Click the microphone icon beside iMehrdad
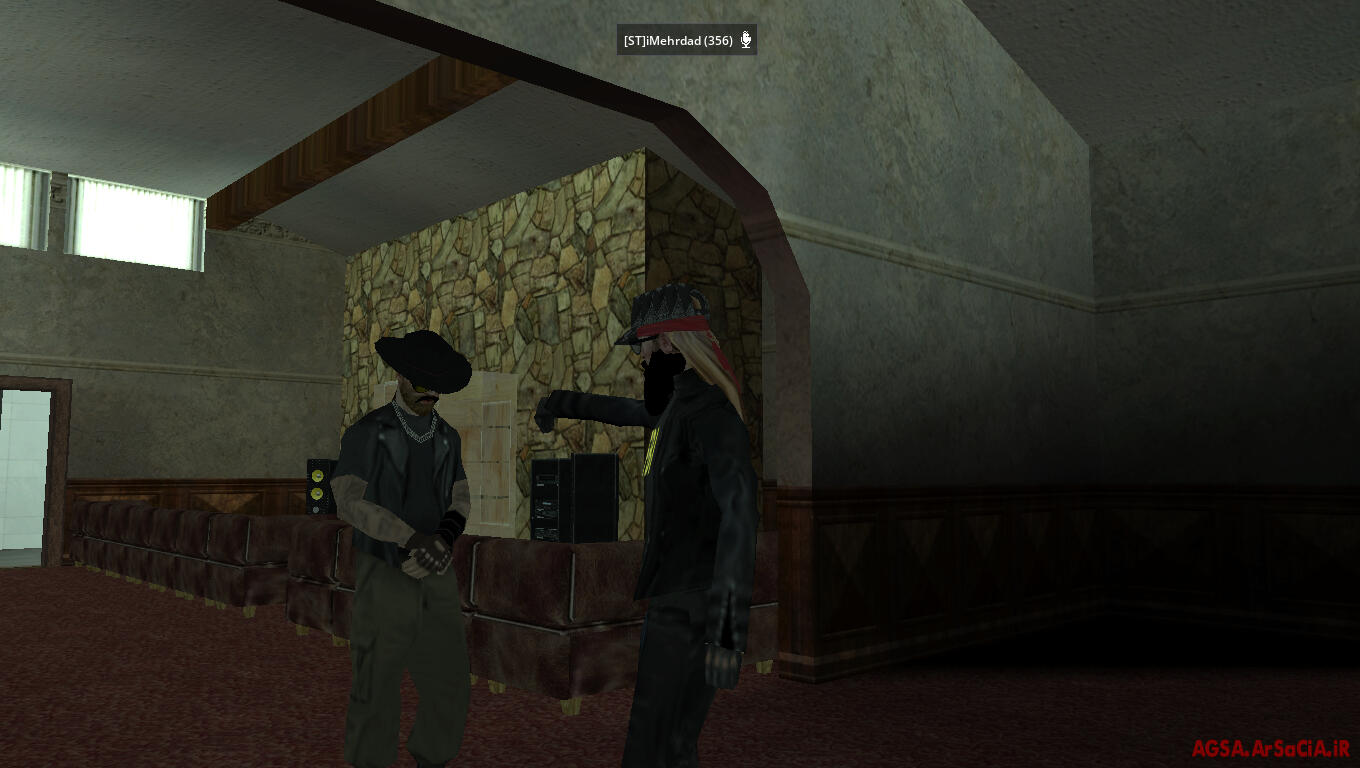 click(x=745, y=41)
